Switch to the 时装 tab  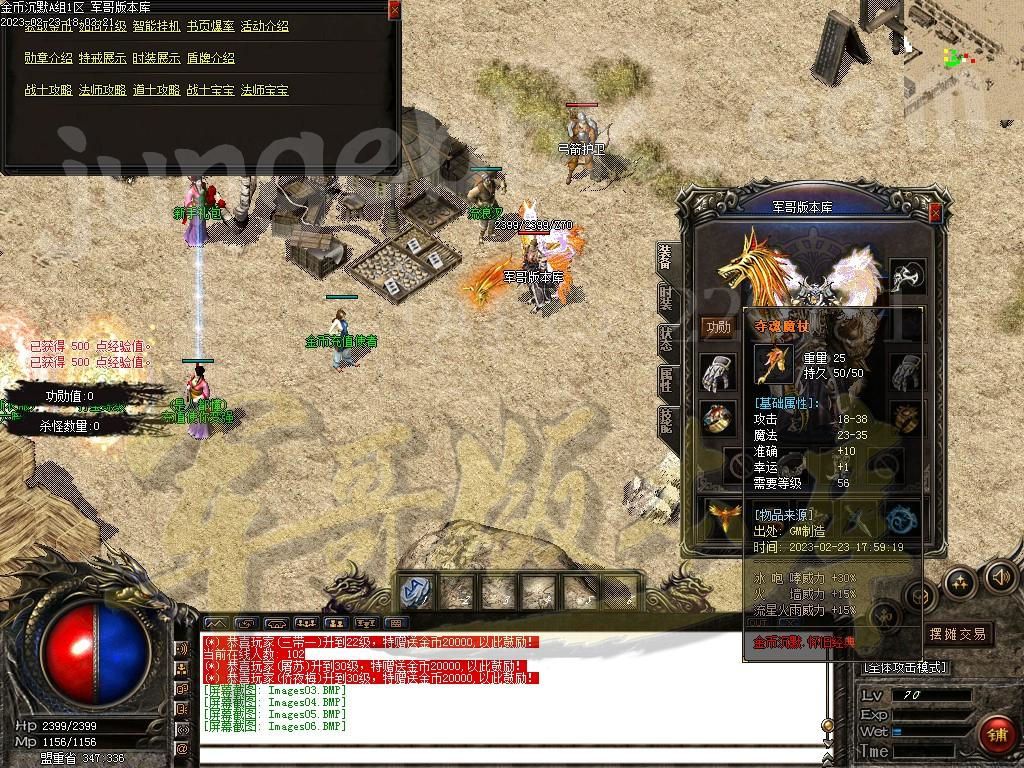pos(666,298)
